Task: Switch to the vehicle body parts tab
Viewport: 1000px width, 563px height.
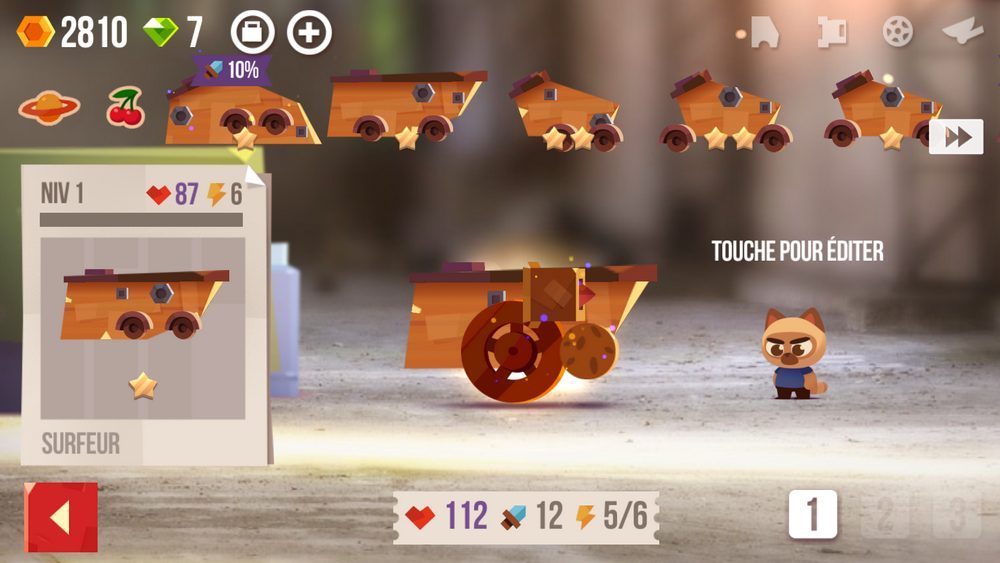Action: [x=763, y=32]
